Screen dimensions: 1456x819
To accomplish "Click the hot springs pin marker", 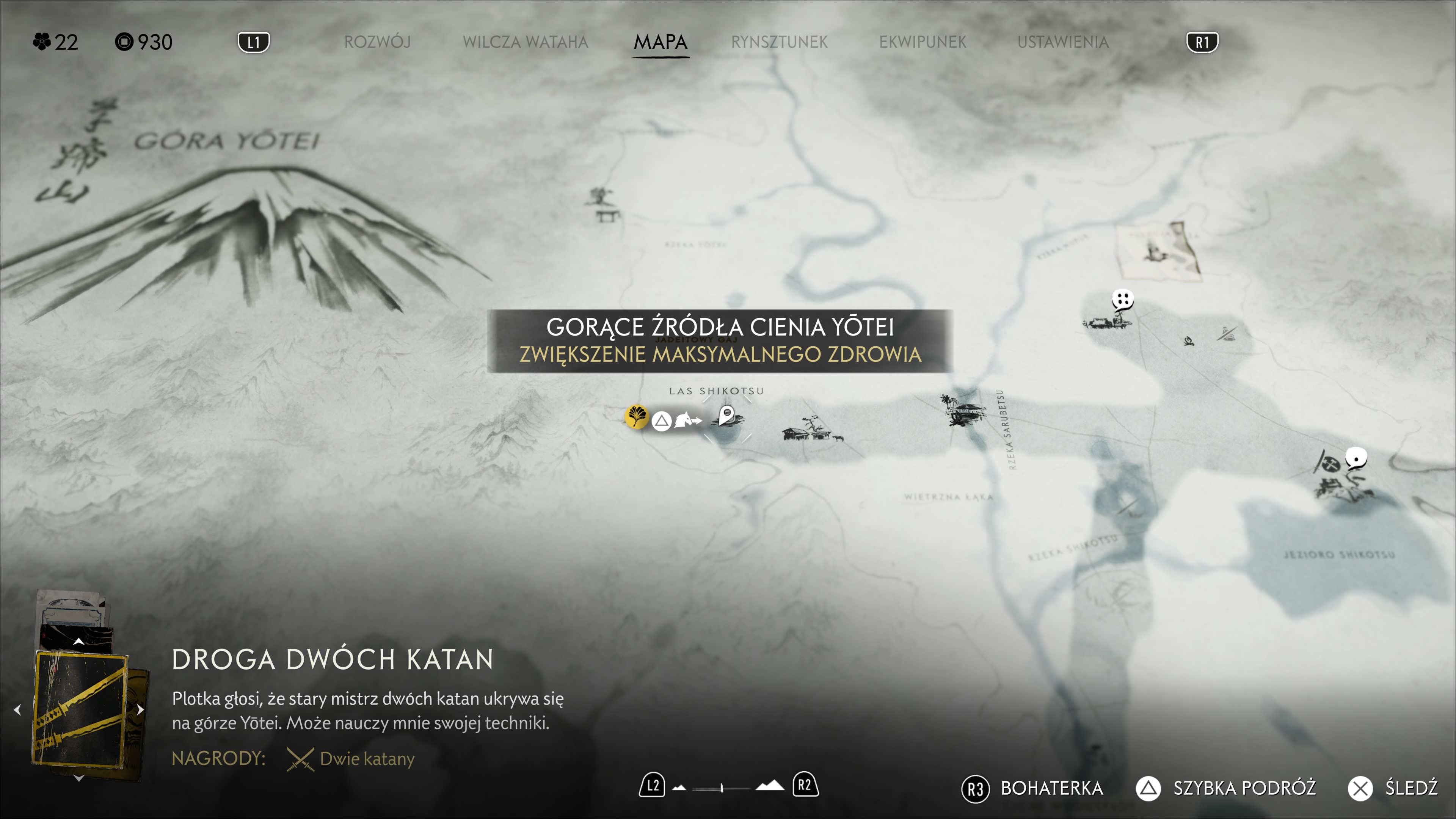I will (x=727, y=416).
